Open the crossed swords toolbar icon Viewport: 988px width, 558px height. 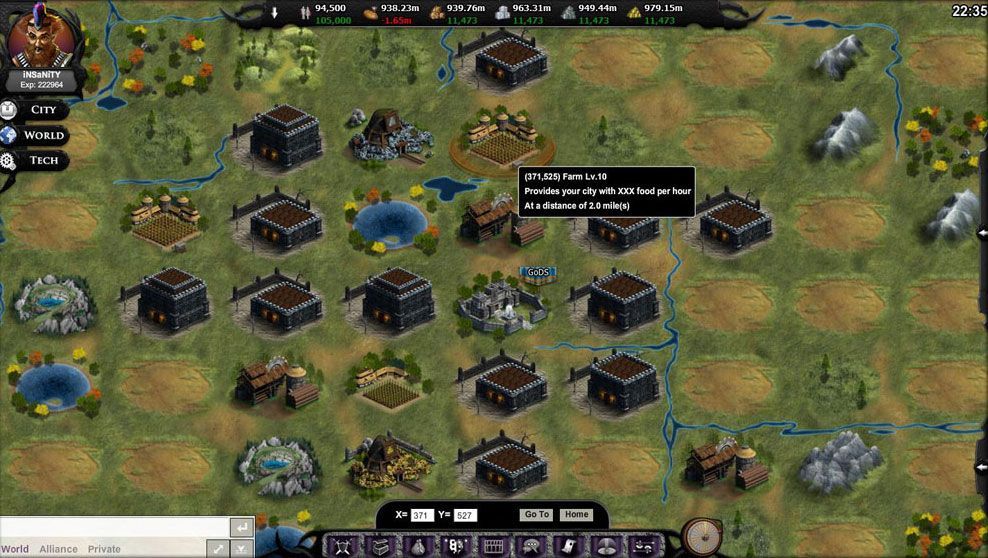[342, 546]
